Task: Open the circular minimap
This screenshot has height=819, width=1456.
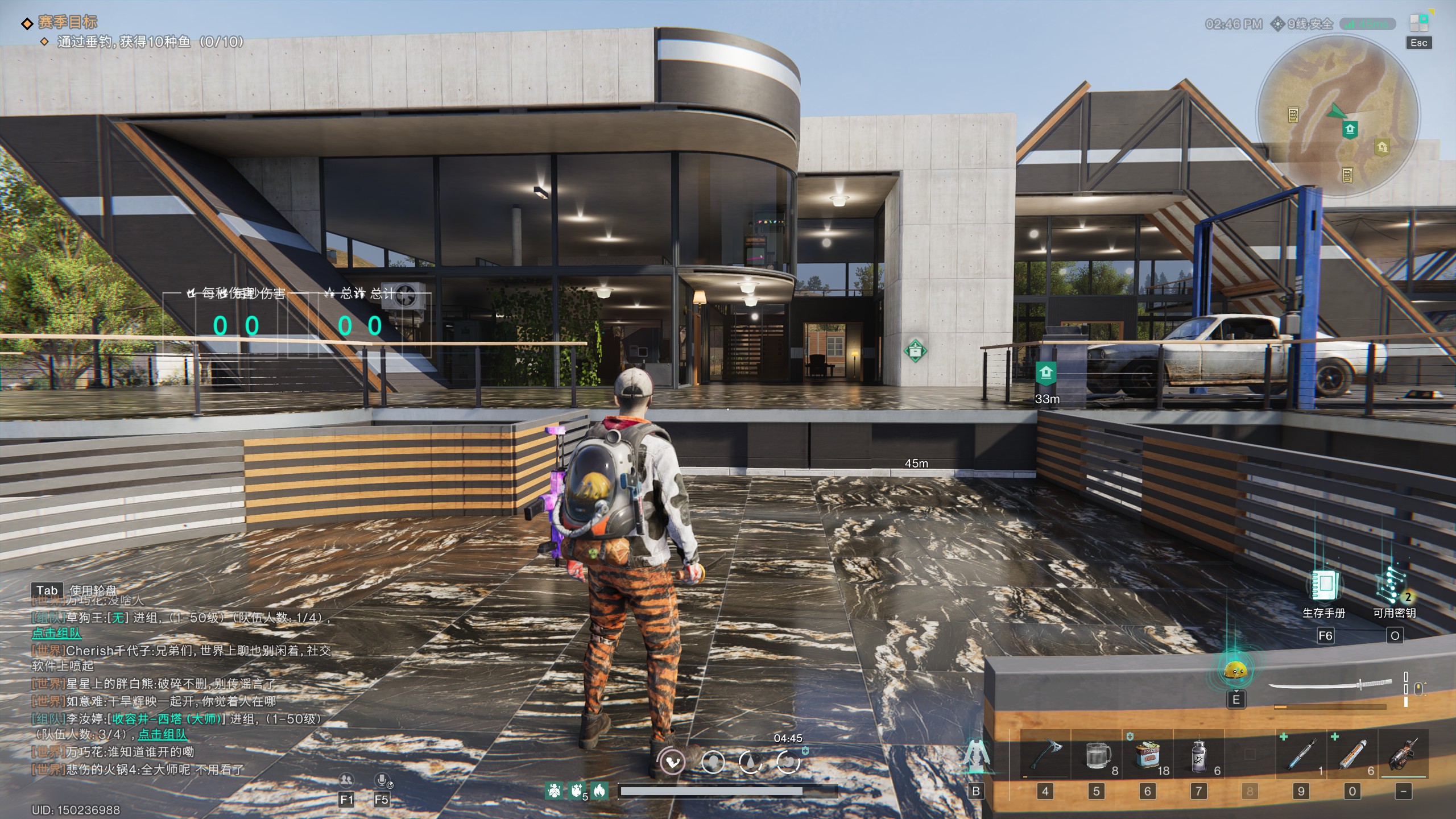Action: point(1338,116)
